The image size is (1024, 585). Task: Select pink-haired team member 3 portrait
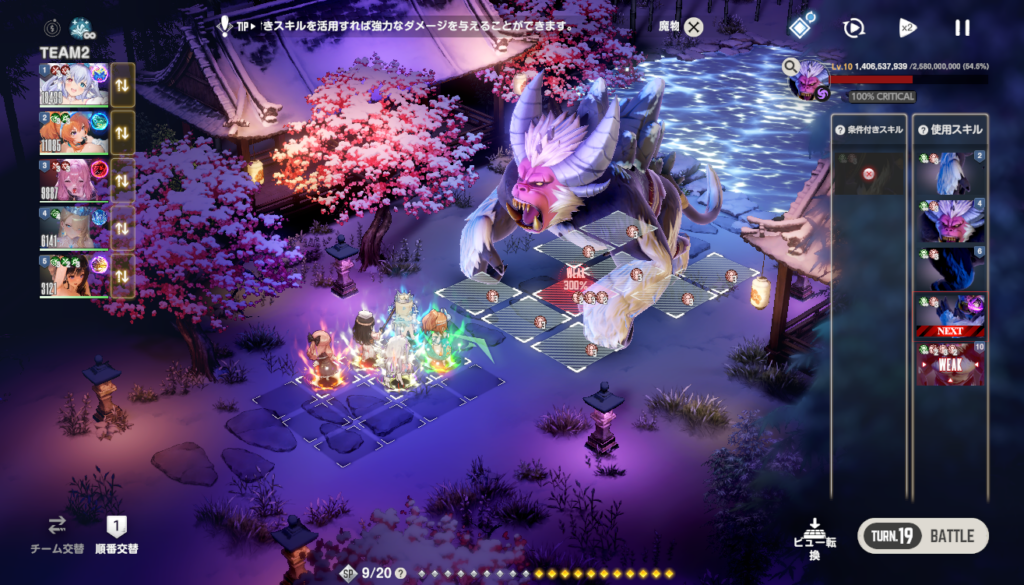pyautogui.click(x=74, y=179)
